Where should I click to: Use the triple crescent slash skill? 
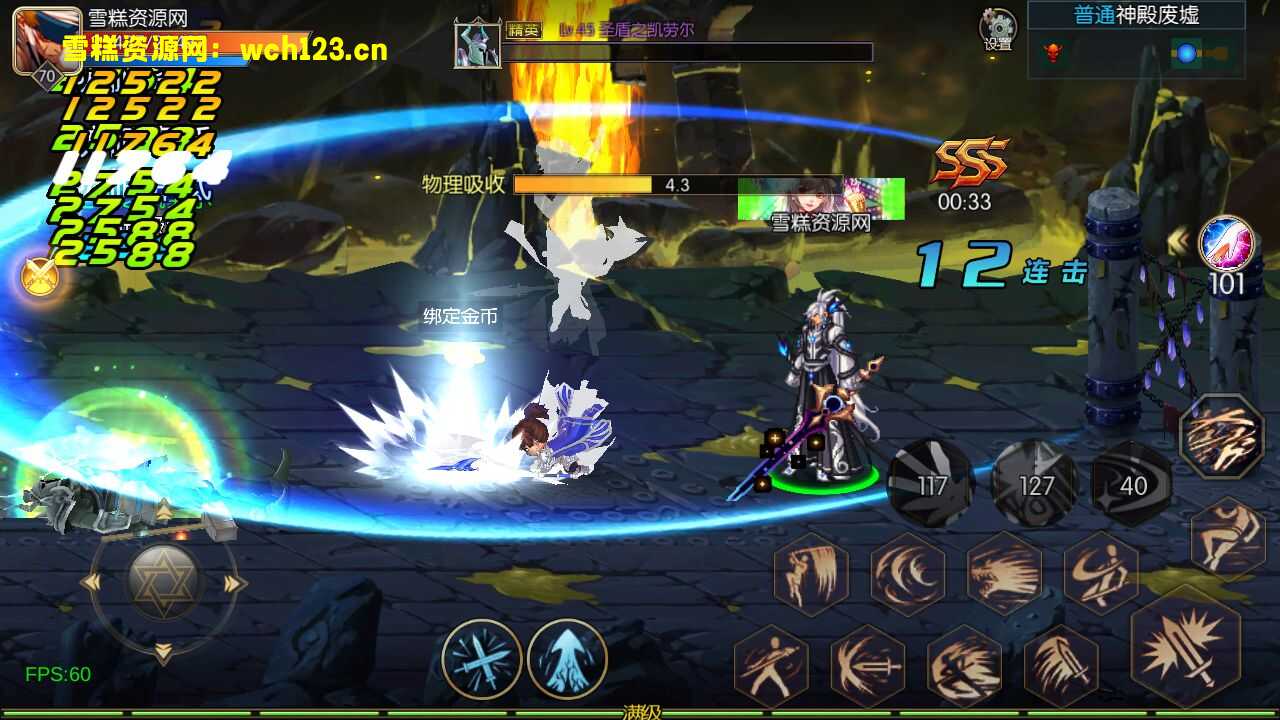point(907,573)
